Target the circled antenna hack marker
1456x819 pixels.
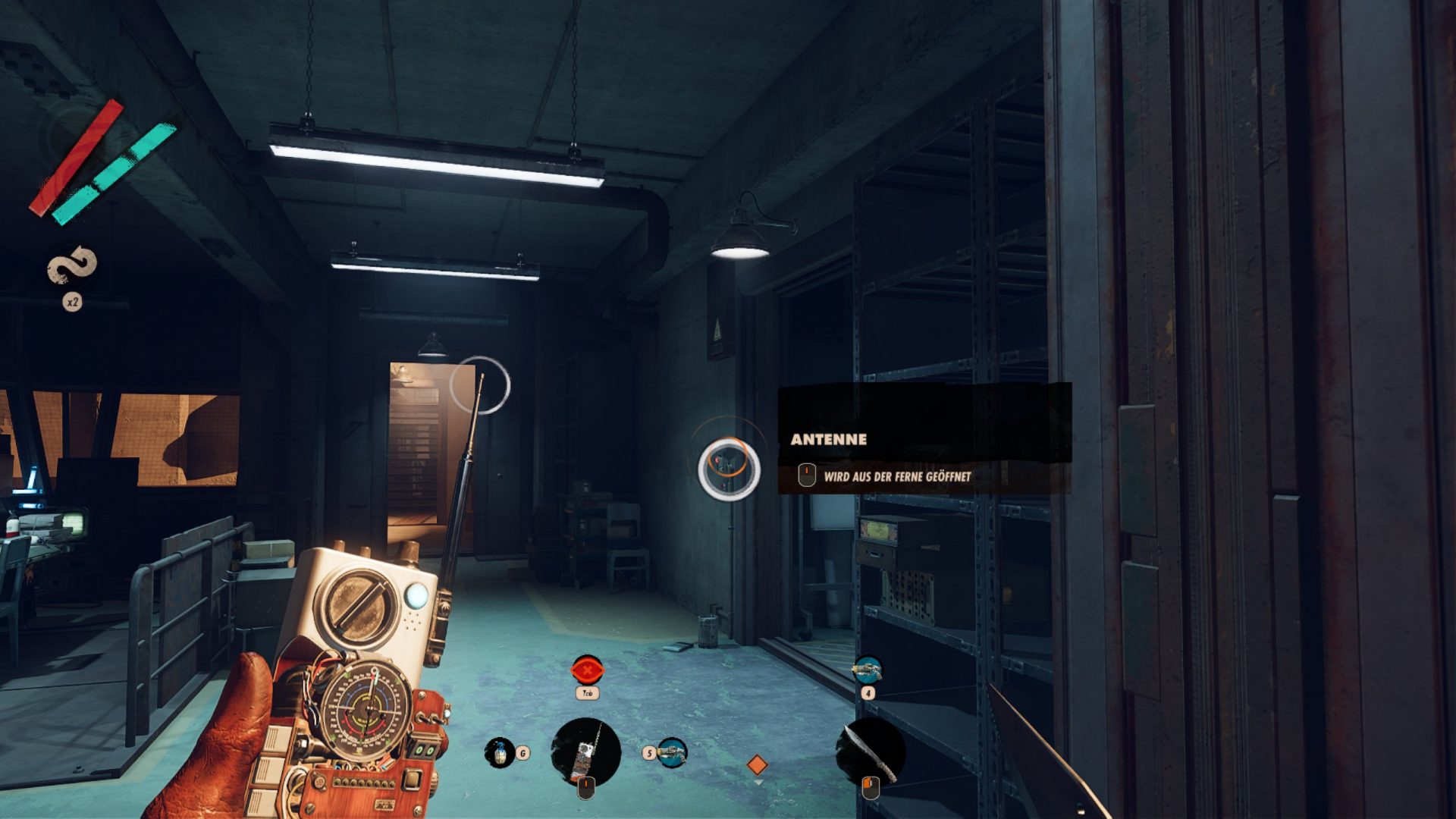pyautogui.click(x=729, y=468)
